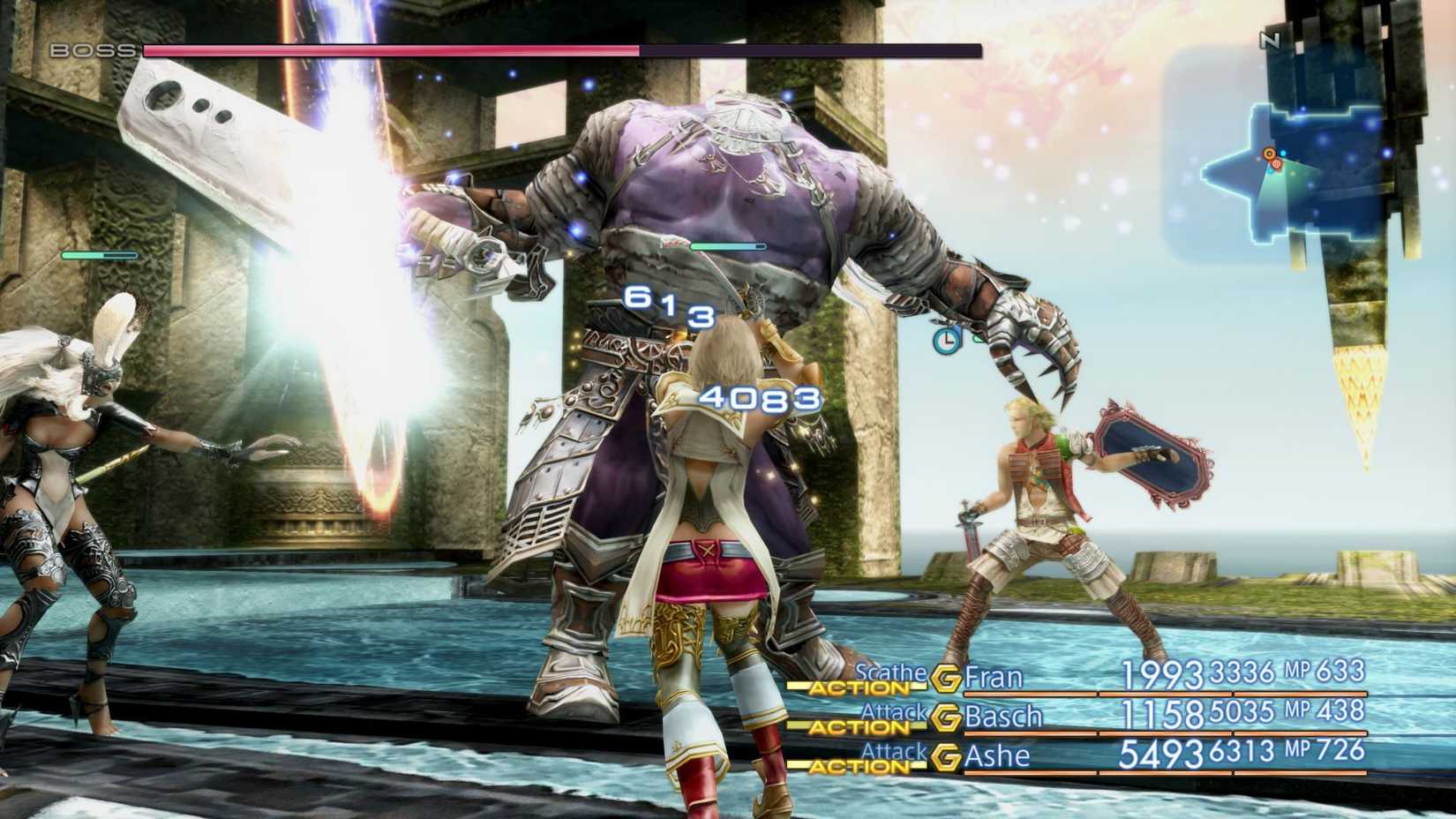
Task: Click the yellow G gambit icon beside Fran
Action: 947,679
